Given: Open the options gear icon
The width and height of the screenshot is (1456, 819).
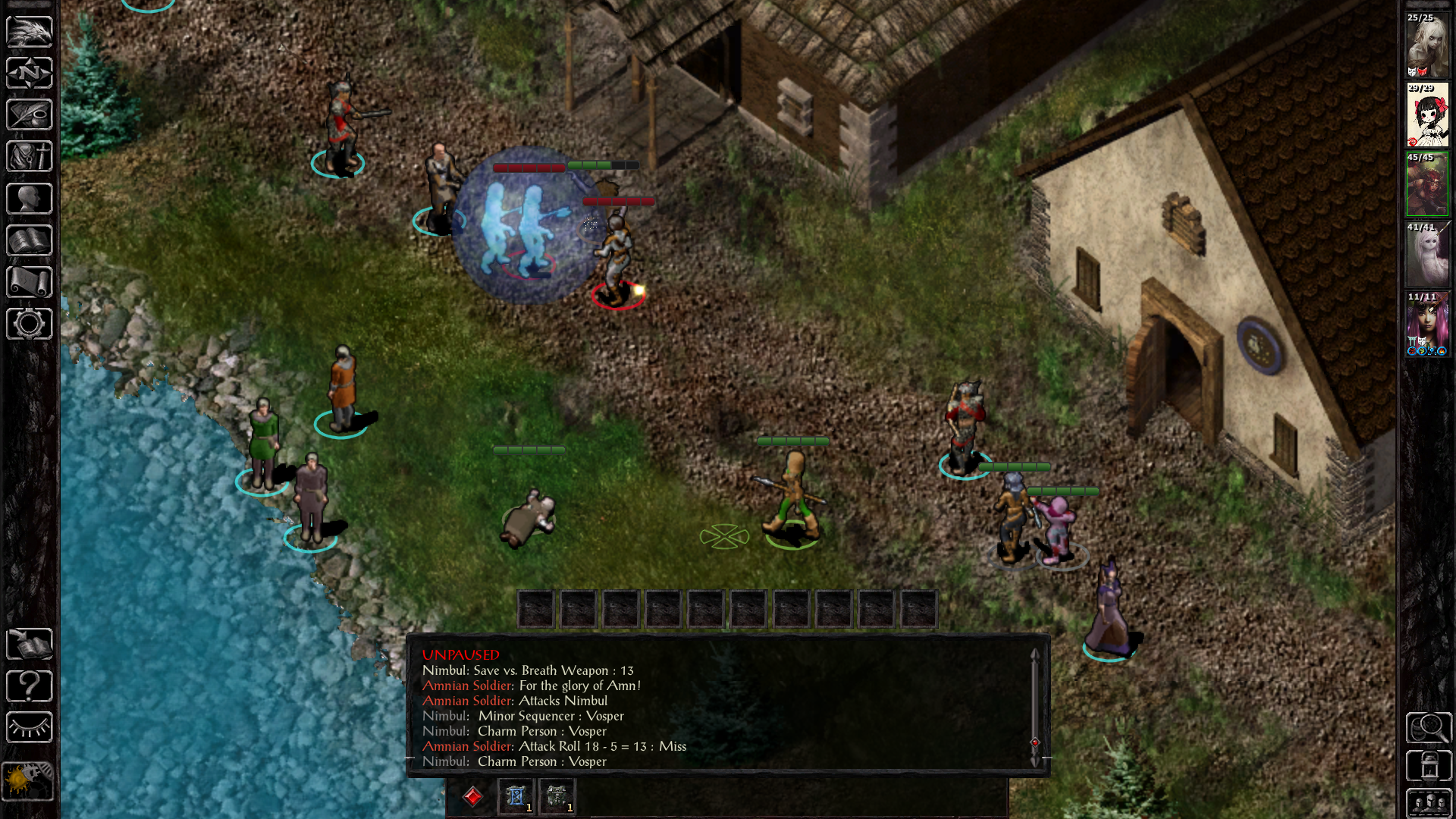Looking at the screenshot, I should pos(30,324).
